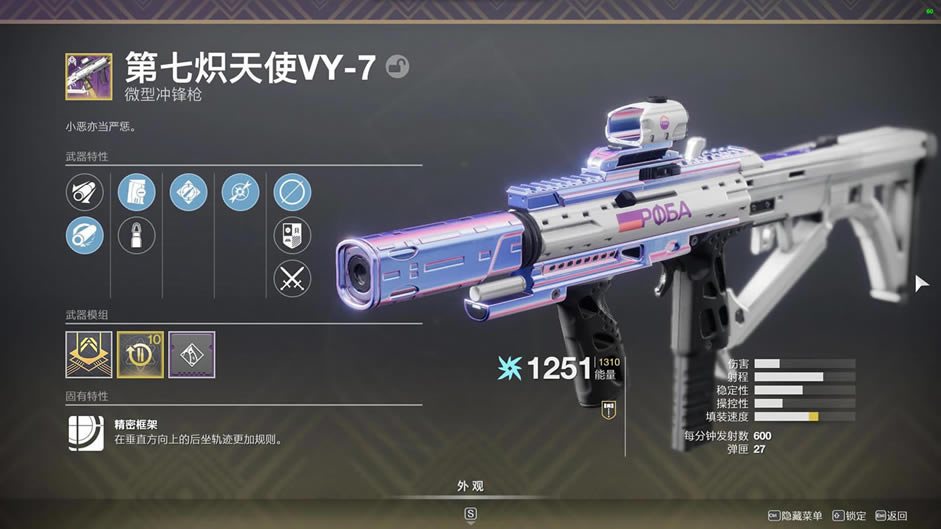Inspect the crosshair-and-arrow trait perk icon
This screenshot has width=941, height=529.
click(x=240, y=192)
